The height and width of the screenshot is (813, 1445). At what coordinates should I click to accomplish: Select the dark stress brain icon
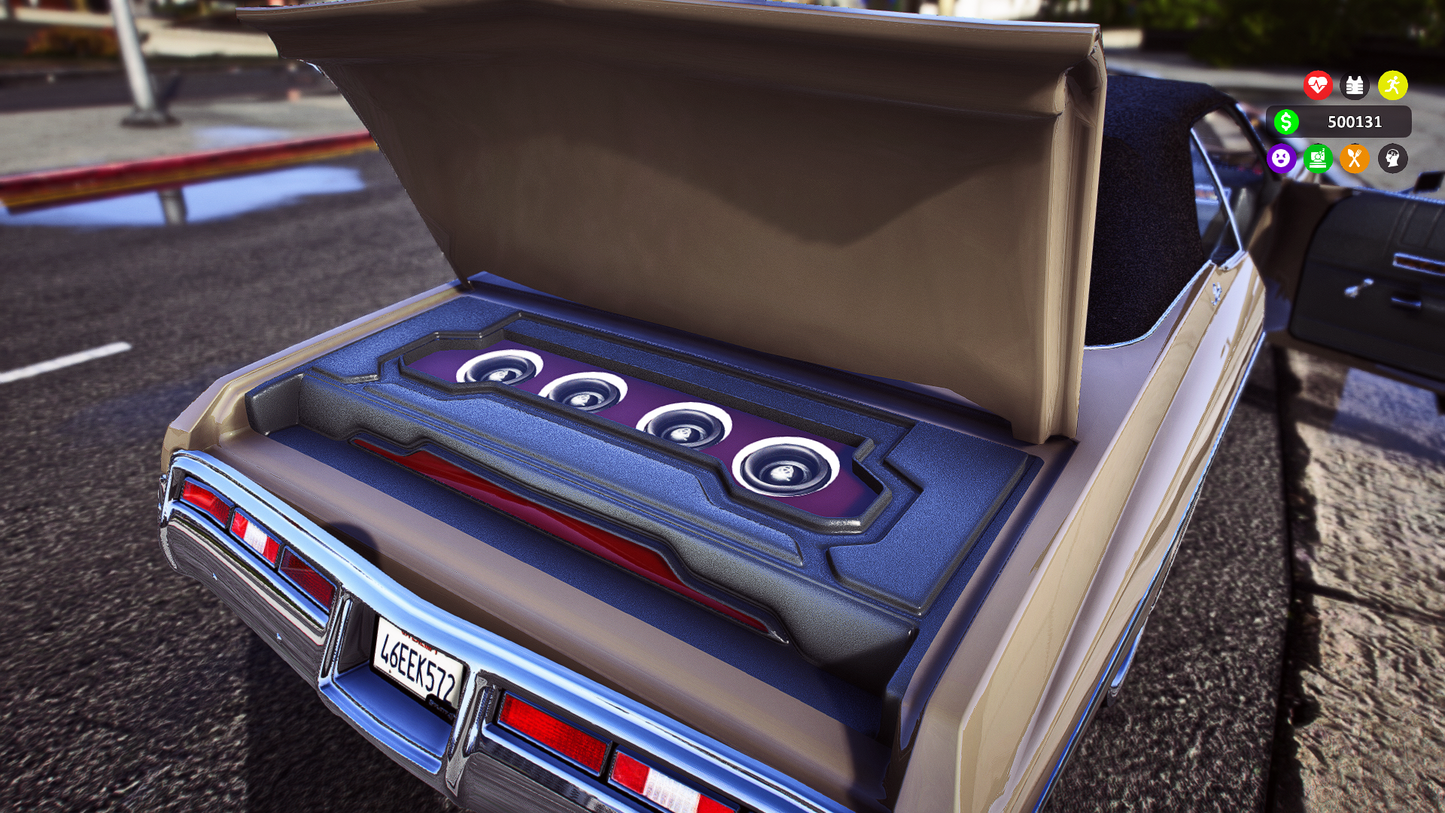coord(1391,159)
